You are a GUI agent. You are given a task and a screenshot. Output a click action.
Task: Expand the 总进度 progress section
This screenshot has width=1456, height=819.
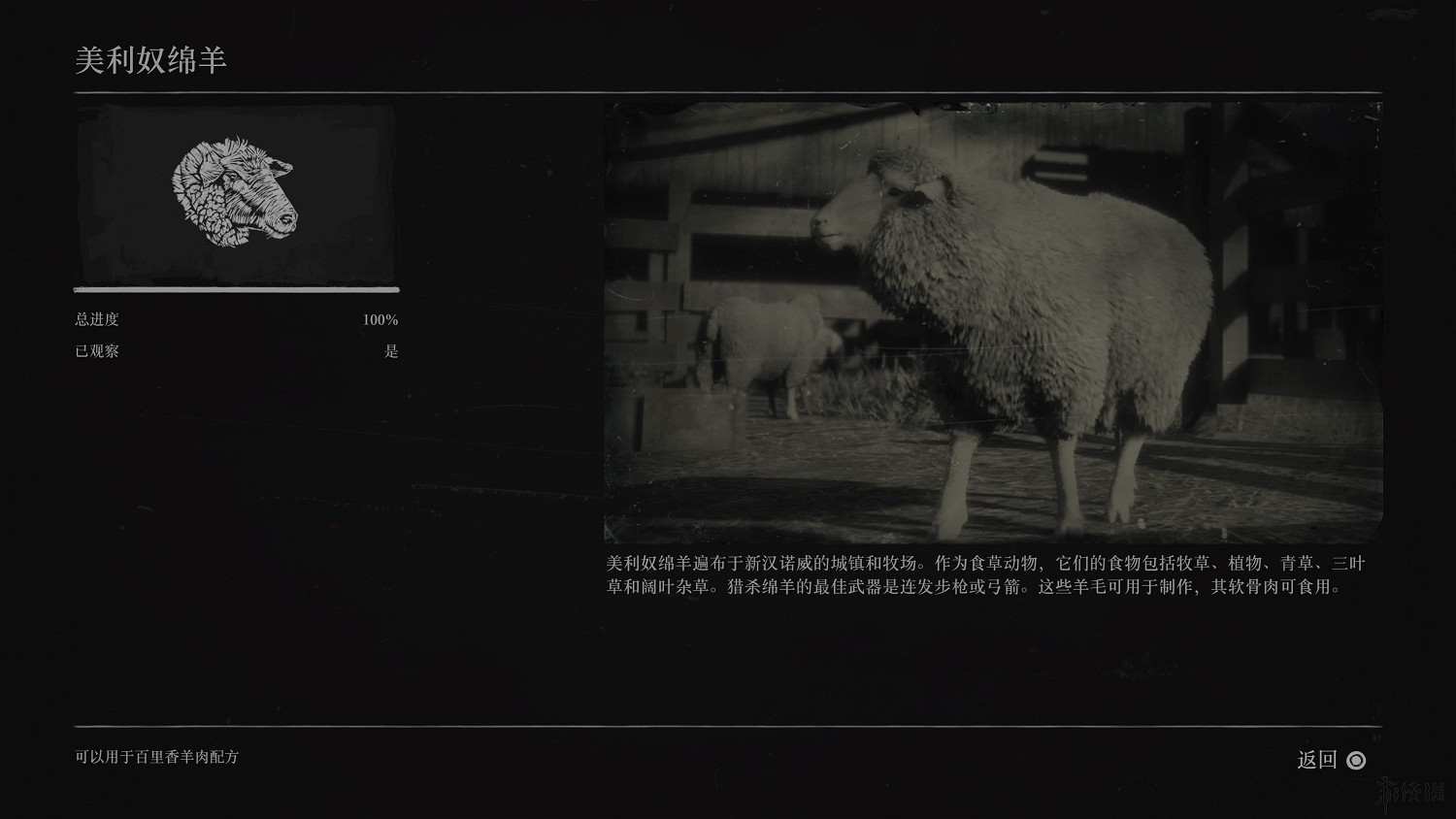[96, 318]
